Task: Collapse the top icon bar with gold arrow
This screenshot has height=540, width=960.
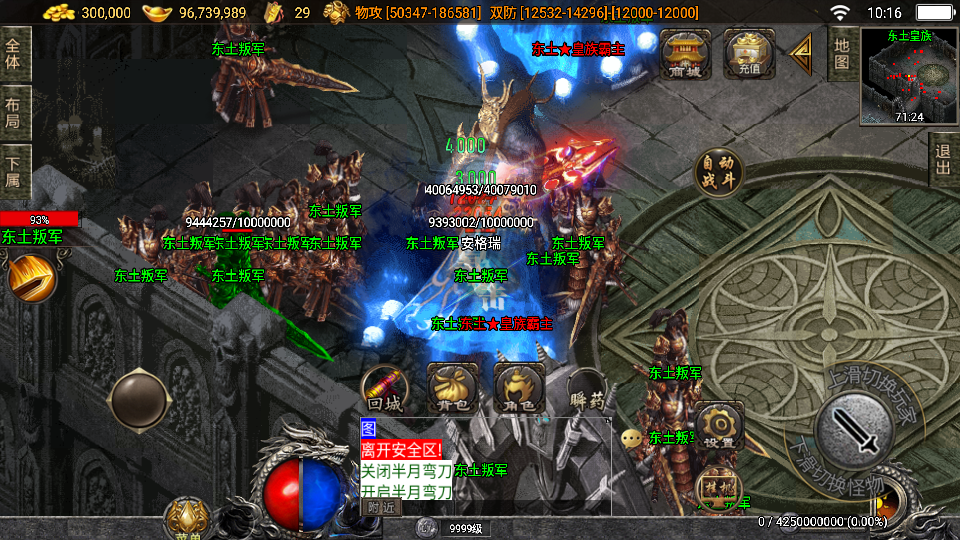Action: (801, 53)
